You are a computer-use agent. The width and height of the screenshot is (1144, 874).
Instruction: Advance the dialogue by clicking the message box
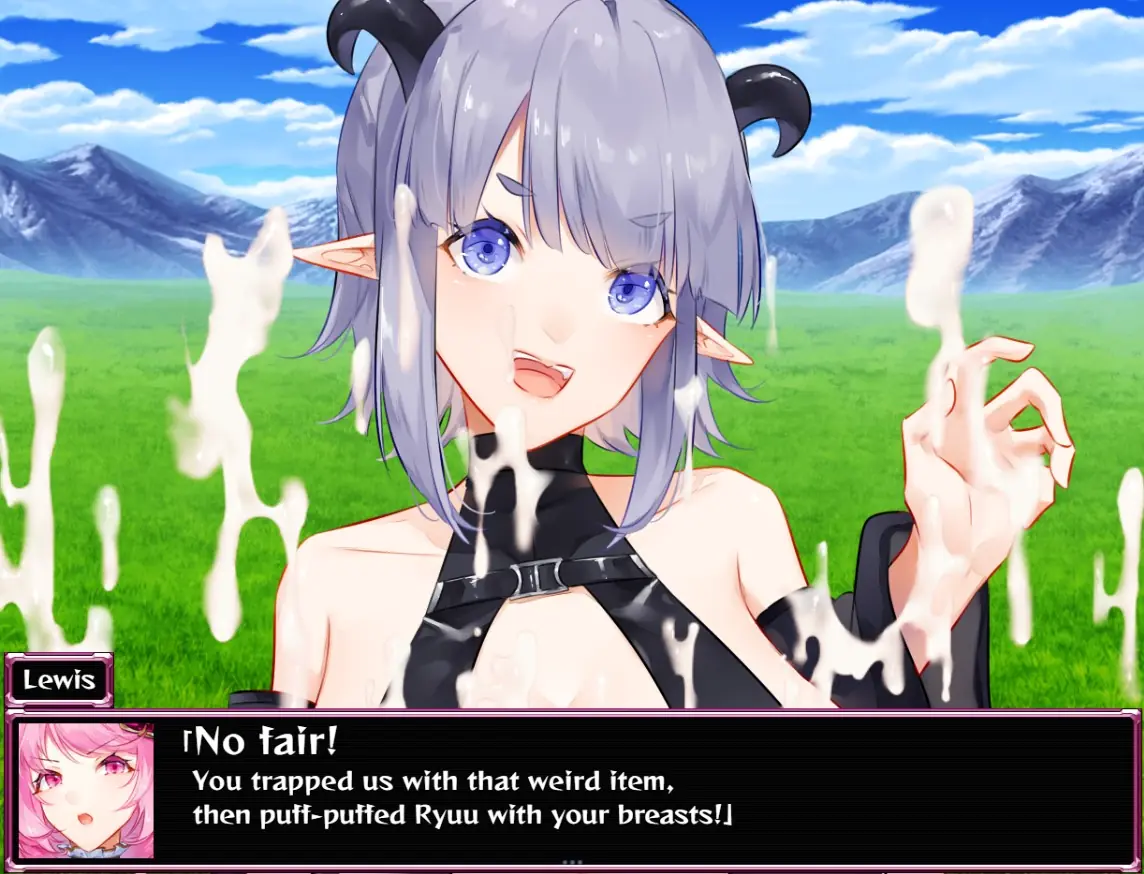(x=640, y=788)
